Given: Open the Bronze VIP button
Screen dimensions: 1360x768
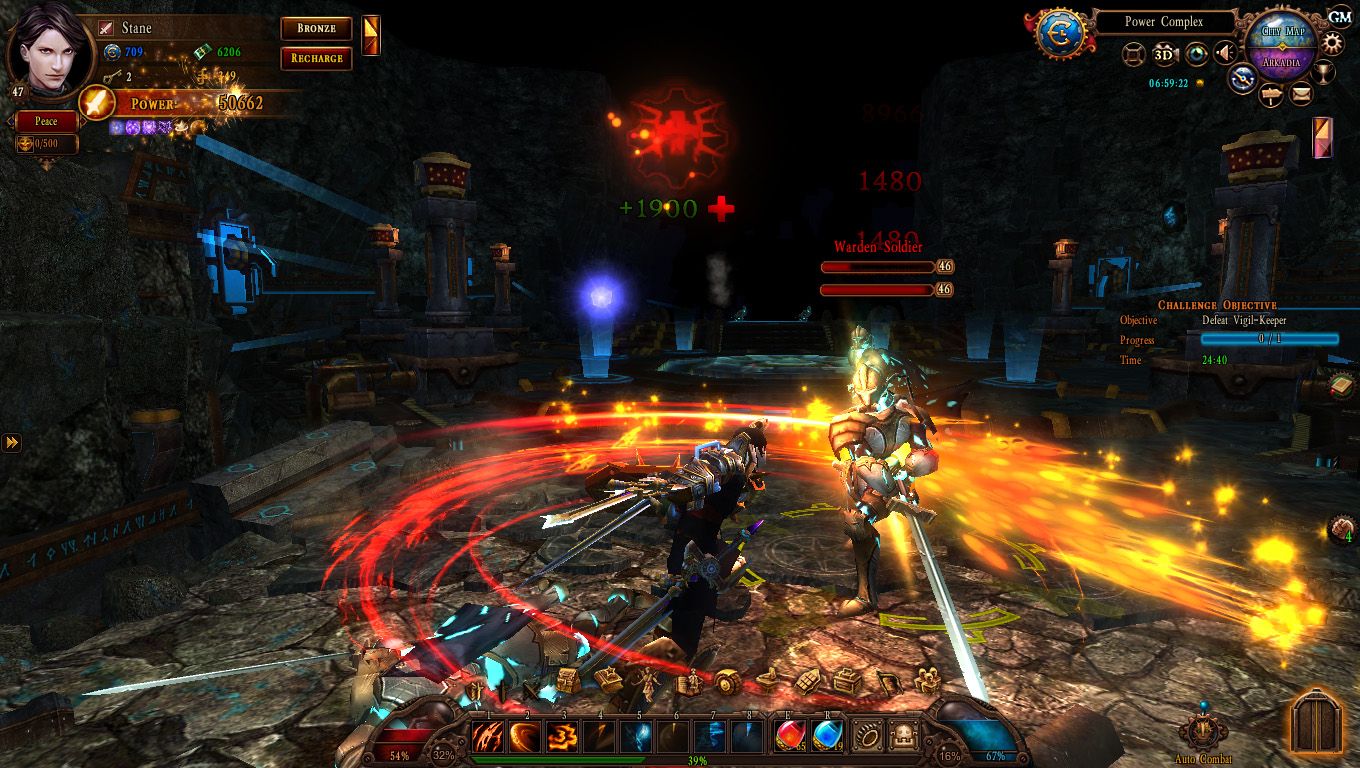Looking at the screenshot, I should coord(316,29).
